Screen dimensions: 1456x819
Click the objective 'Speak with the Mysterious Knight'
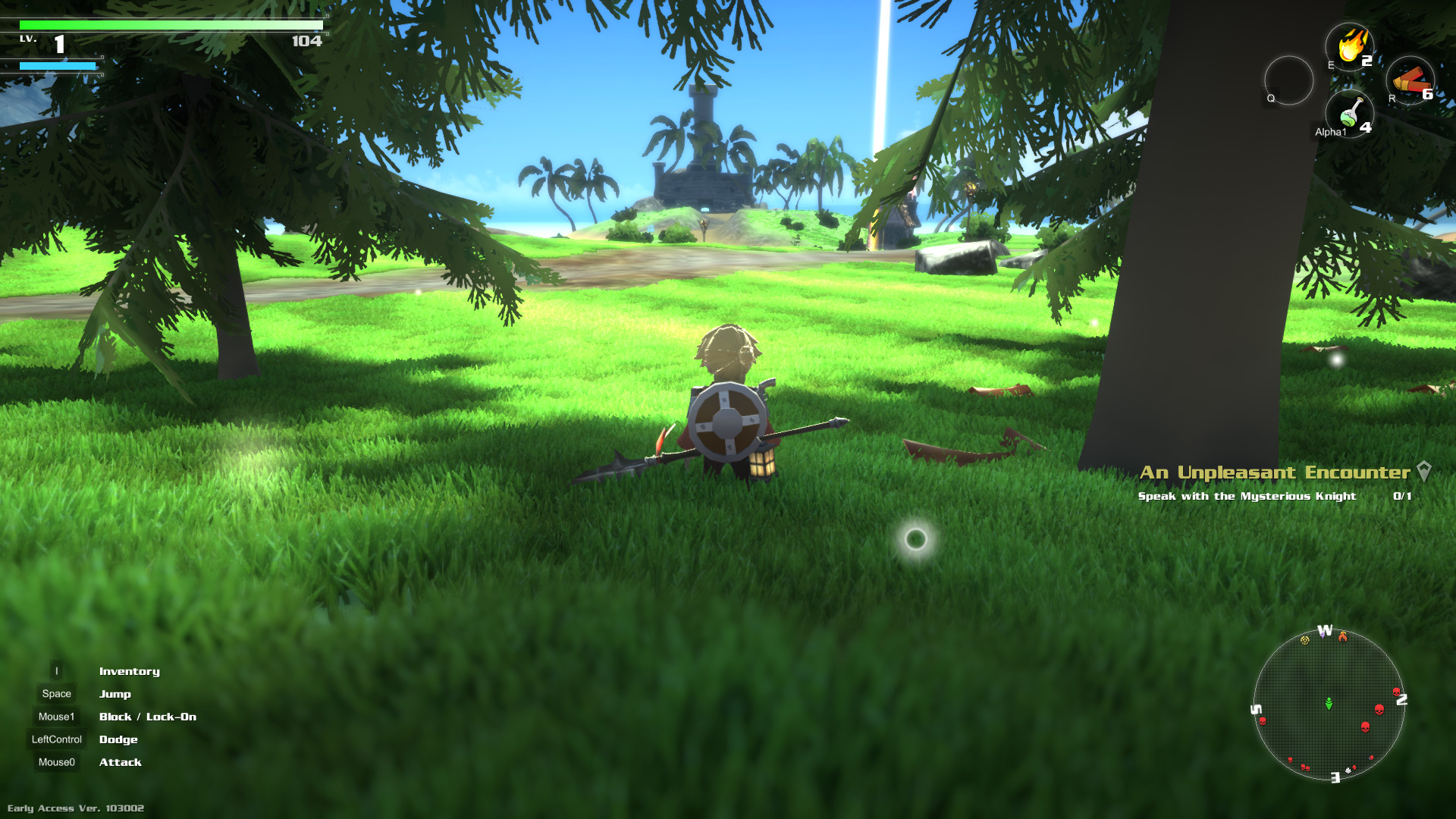[x=1247, y=496]
